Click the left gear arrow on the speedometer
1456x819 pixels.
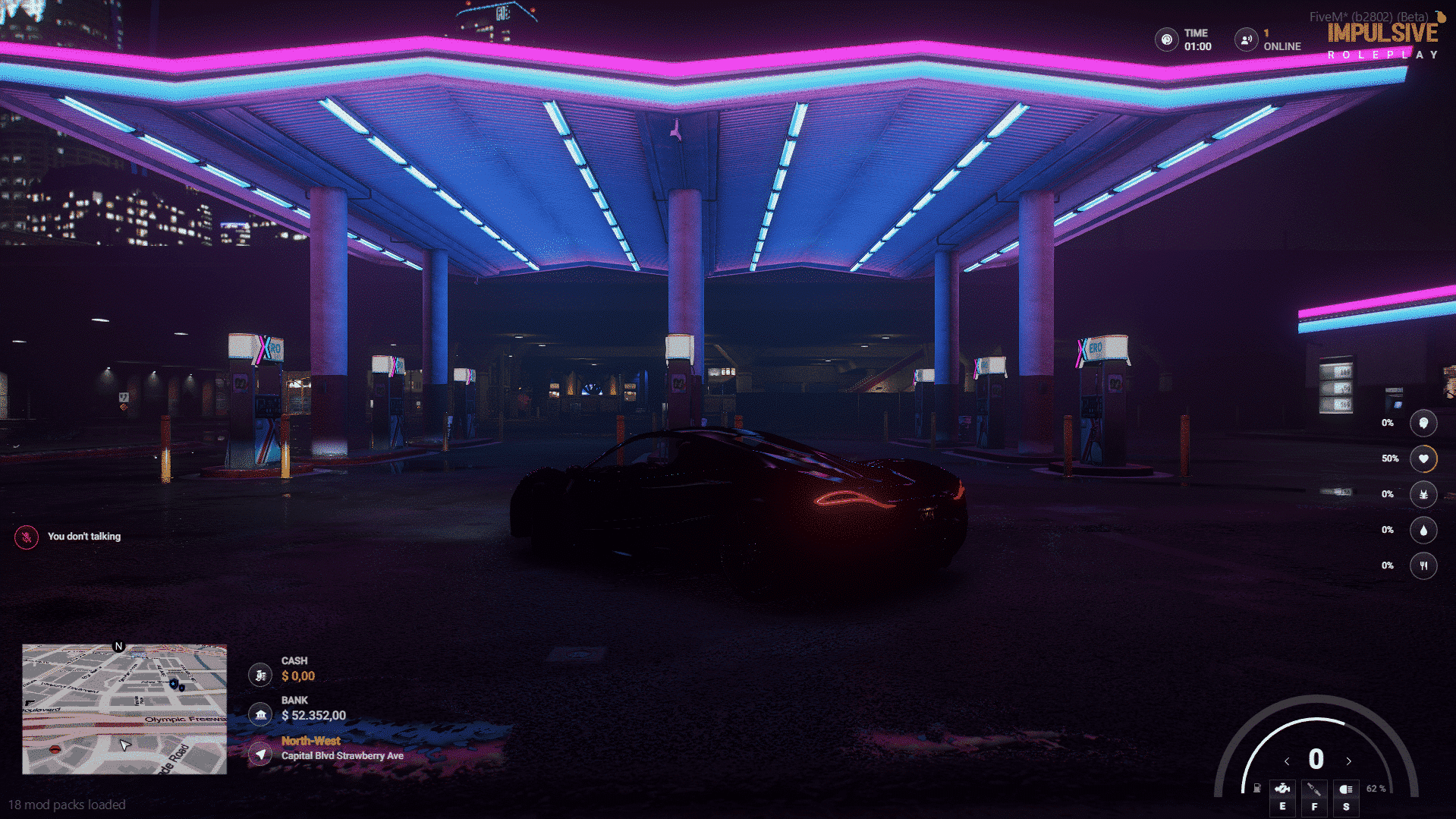pyautogui.click(x=1287, y=761)
